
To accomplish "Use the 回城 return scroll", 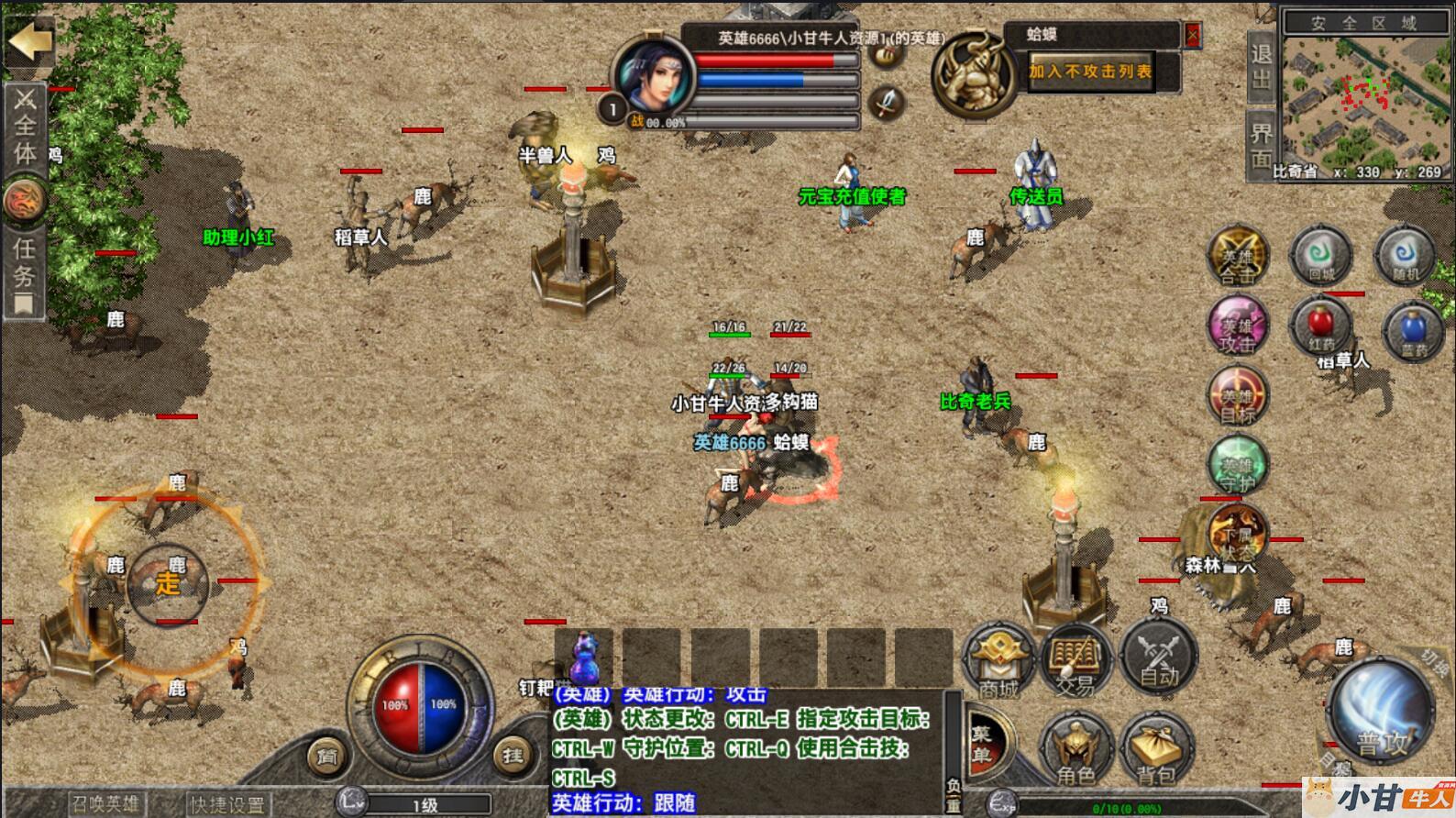I will click(x=1320, y=257).
